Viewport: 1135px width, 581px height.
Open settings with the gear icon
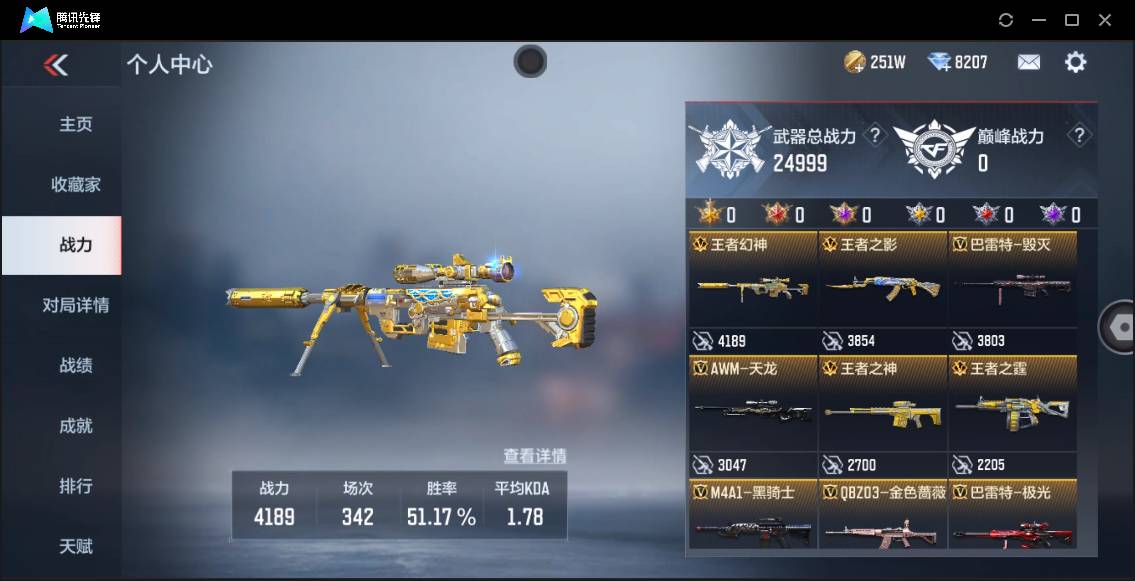(1075, 63)
